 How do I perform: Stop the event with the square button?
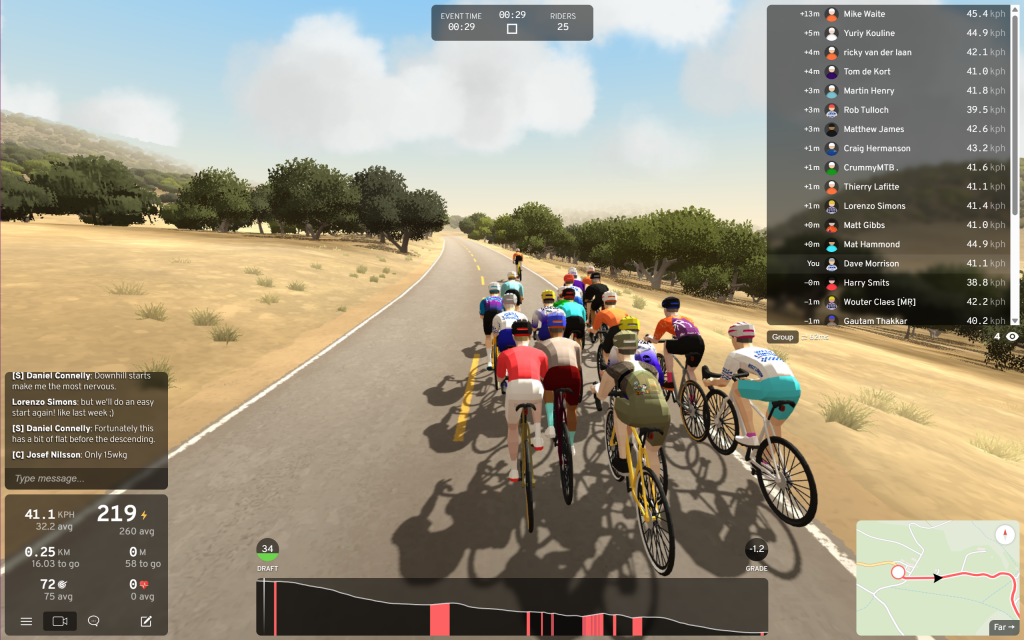point(512,29)
